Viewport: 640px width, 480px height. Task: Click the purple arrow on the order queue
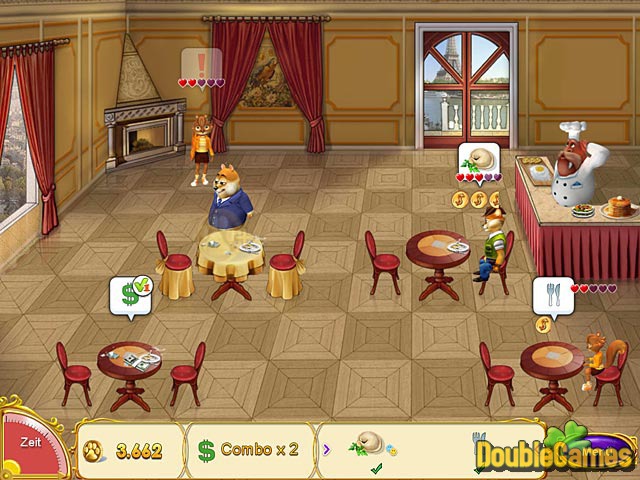[x=327, y=449]
